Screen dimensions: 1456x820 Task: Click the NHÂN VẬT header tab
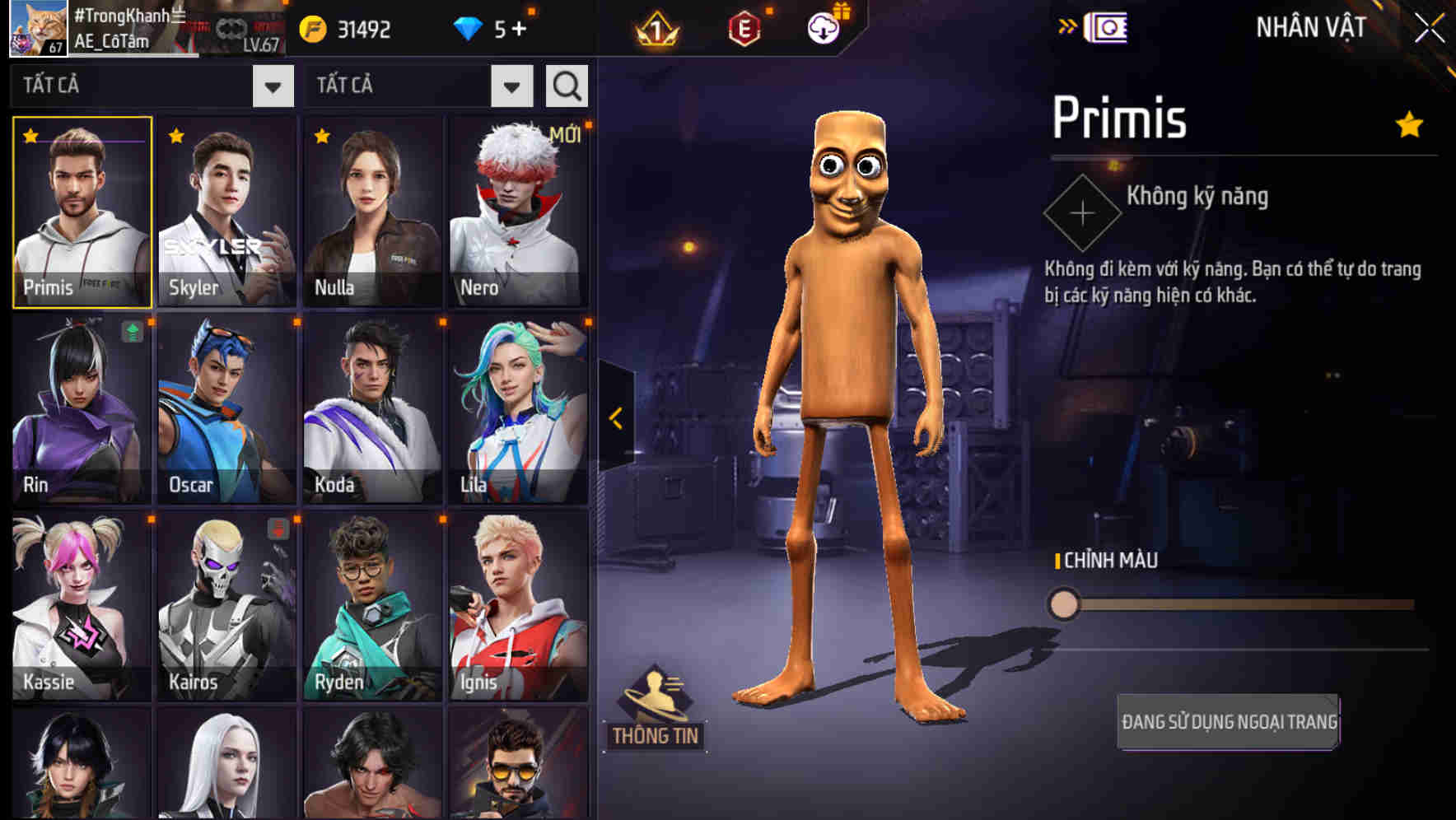(1309, 27)
